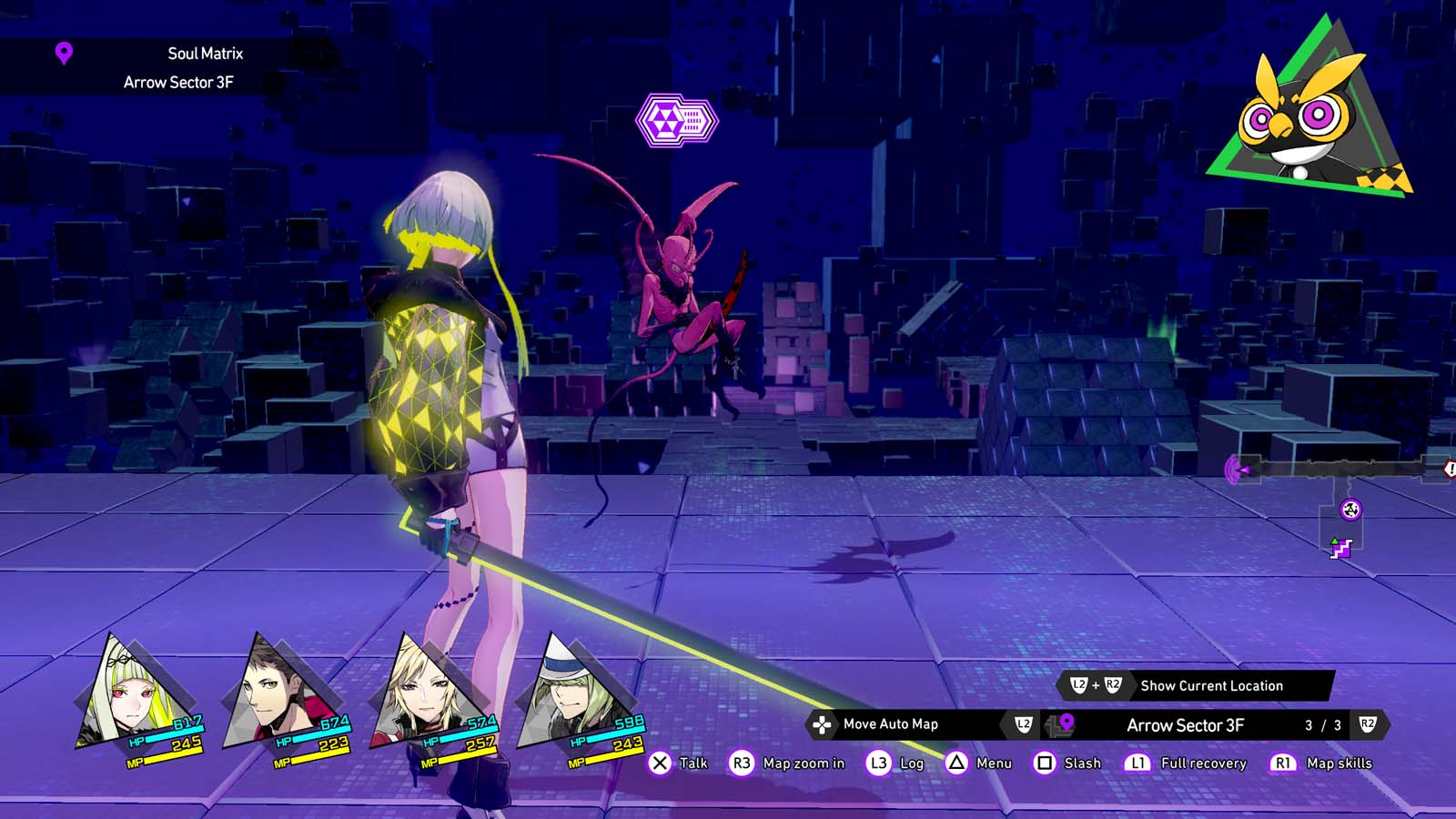Open Map skills
This screenshot has height=819, width=1456.
[1338, 763]
